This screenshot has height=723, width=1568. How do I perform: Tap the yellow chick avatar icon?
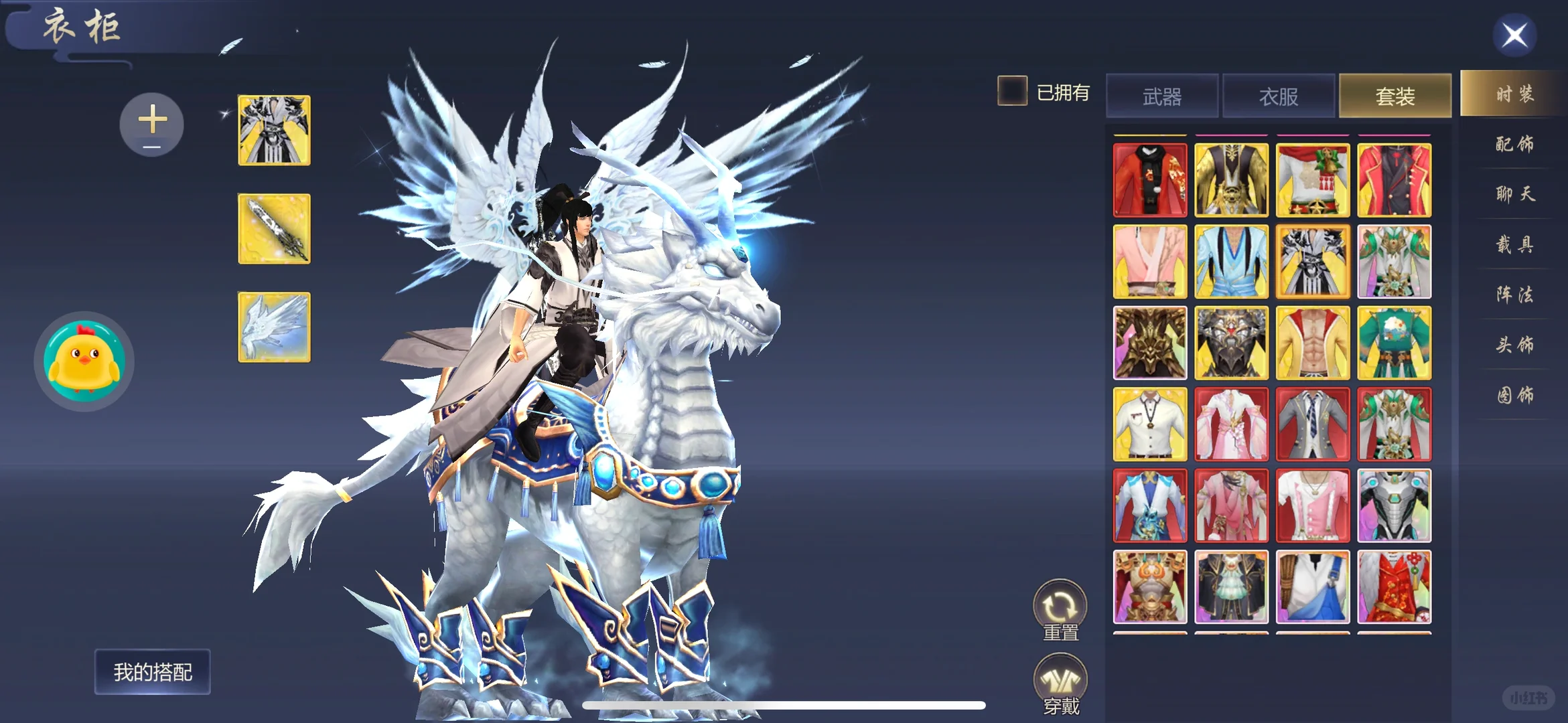tap(84, 361)
